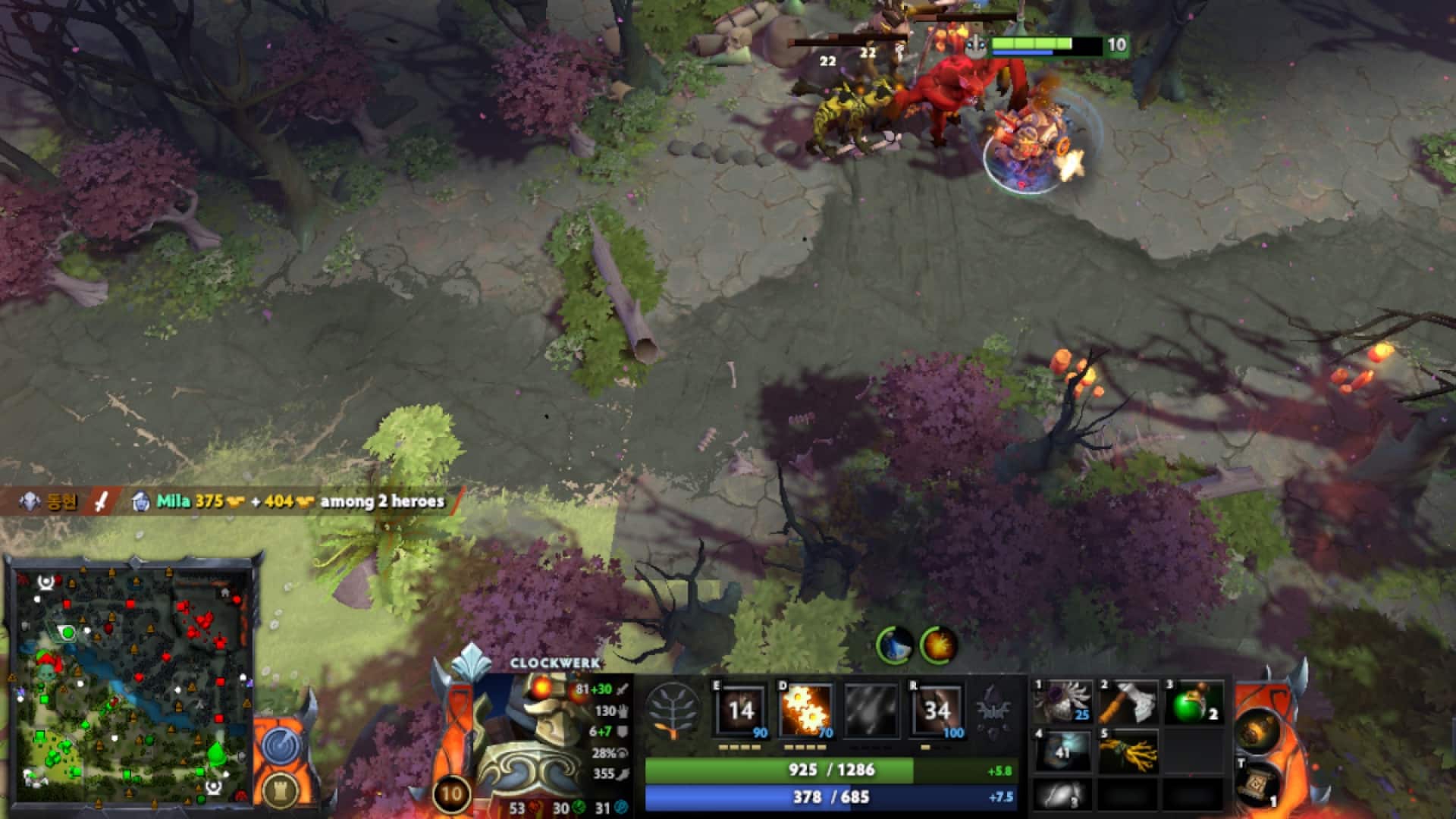This screenshot has height=819, width=1456.
Task: Check the Aghanim's Scepter status indicator
Action: point(992,713)
